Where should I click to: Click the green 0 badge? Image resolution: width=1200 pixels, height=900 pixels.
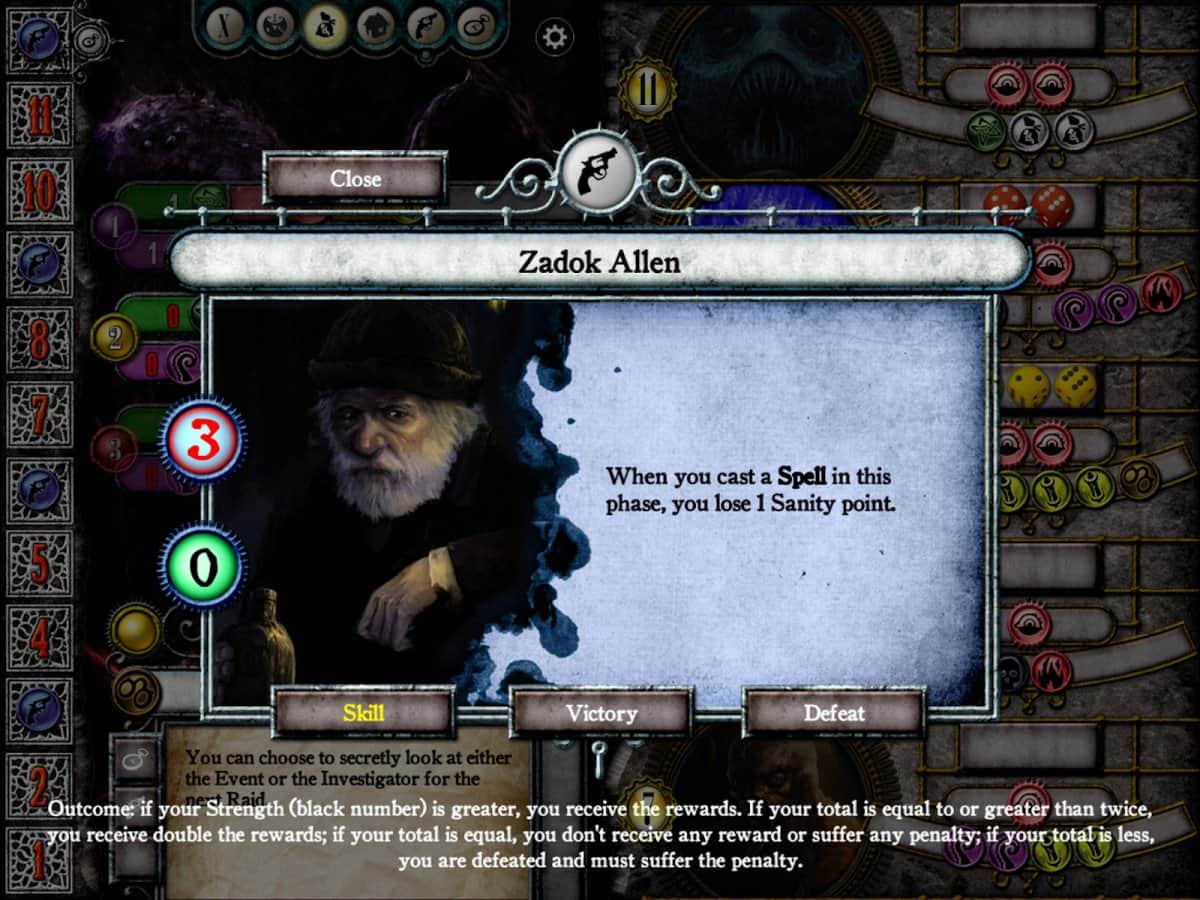pos(201,567)
